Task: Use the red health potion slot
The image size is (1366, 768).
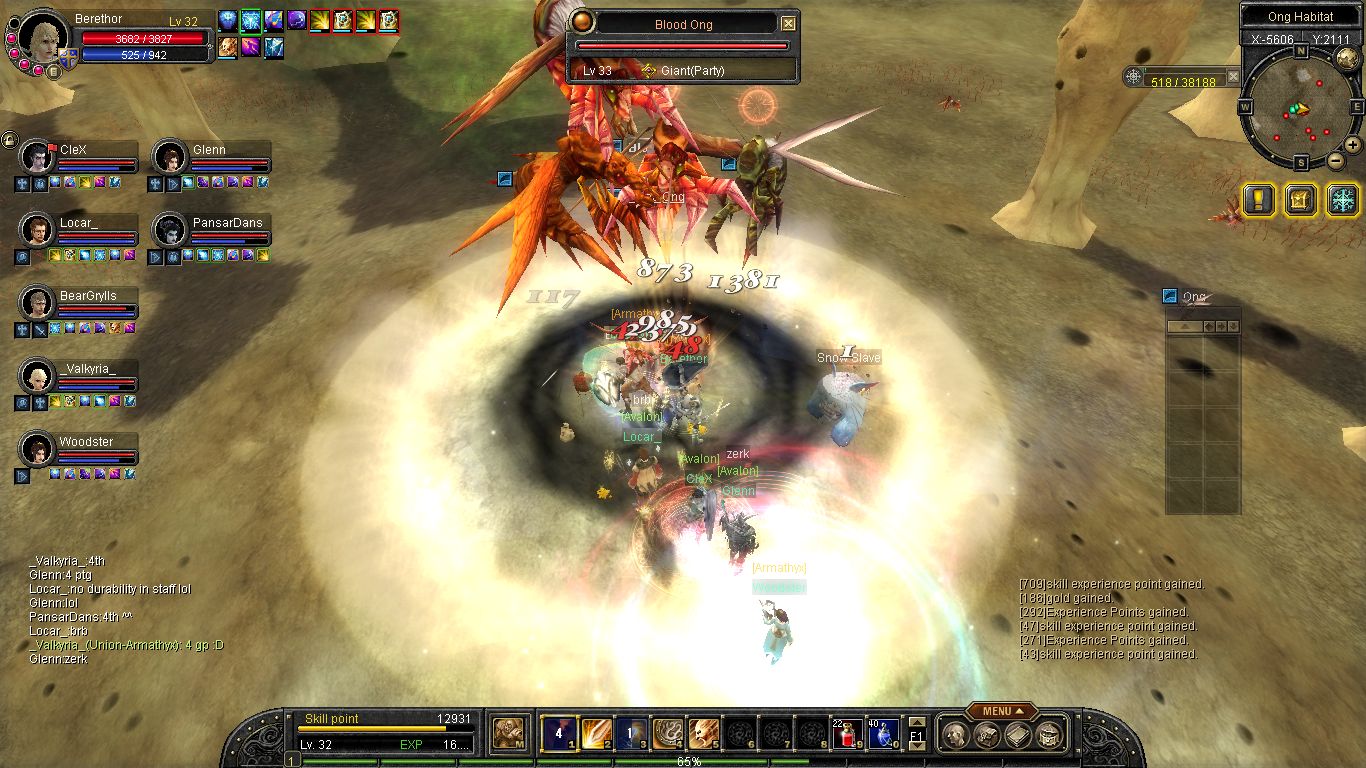Action: pyautogui.click(x=847, y=734)
